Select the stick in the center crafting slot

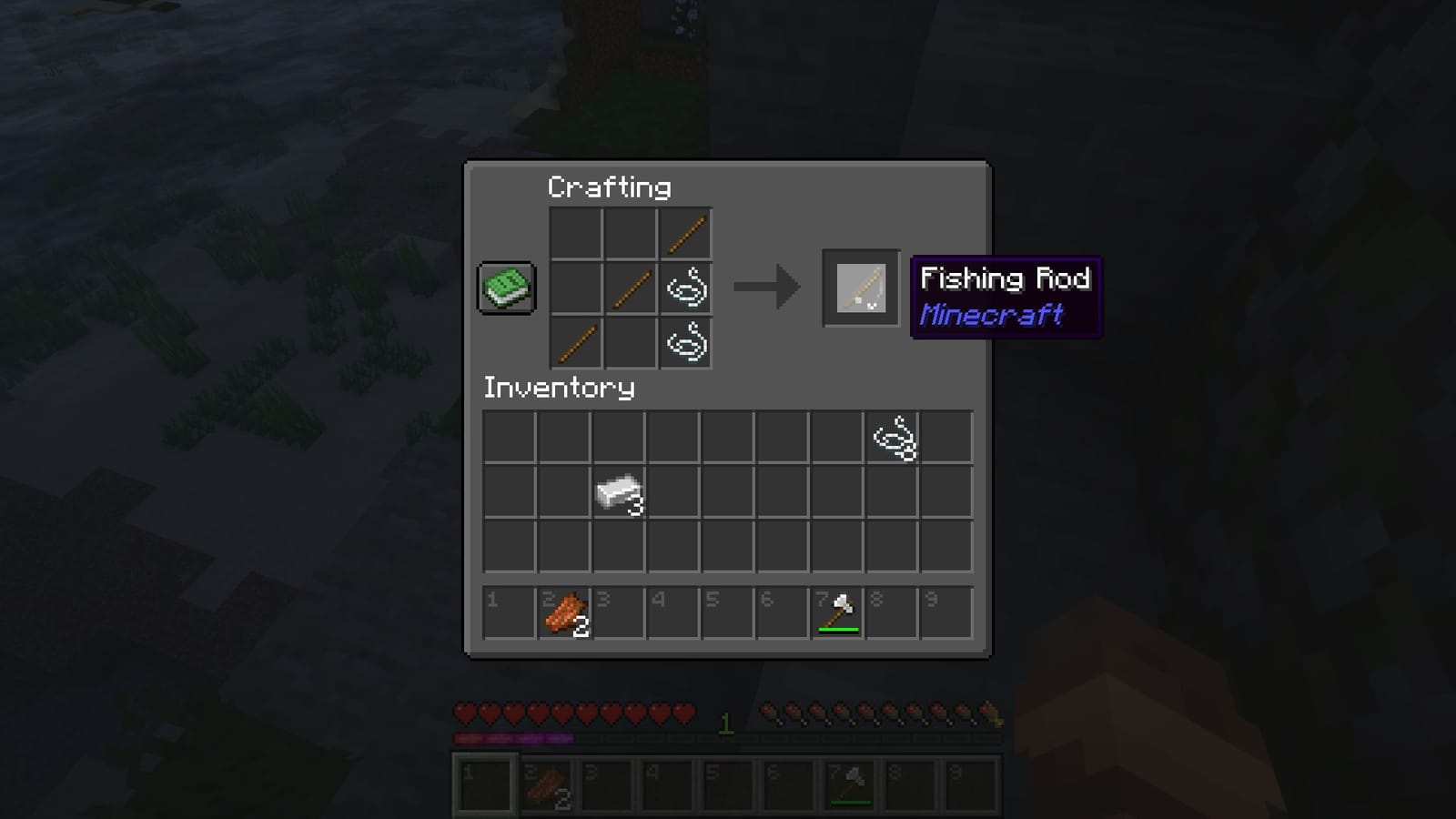(630, 288)
